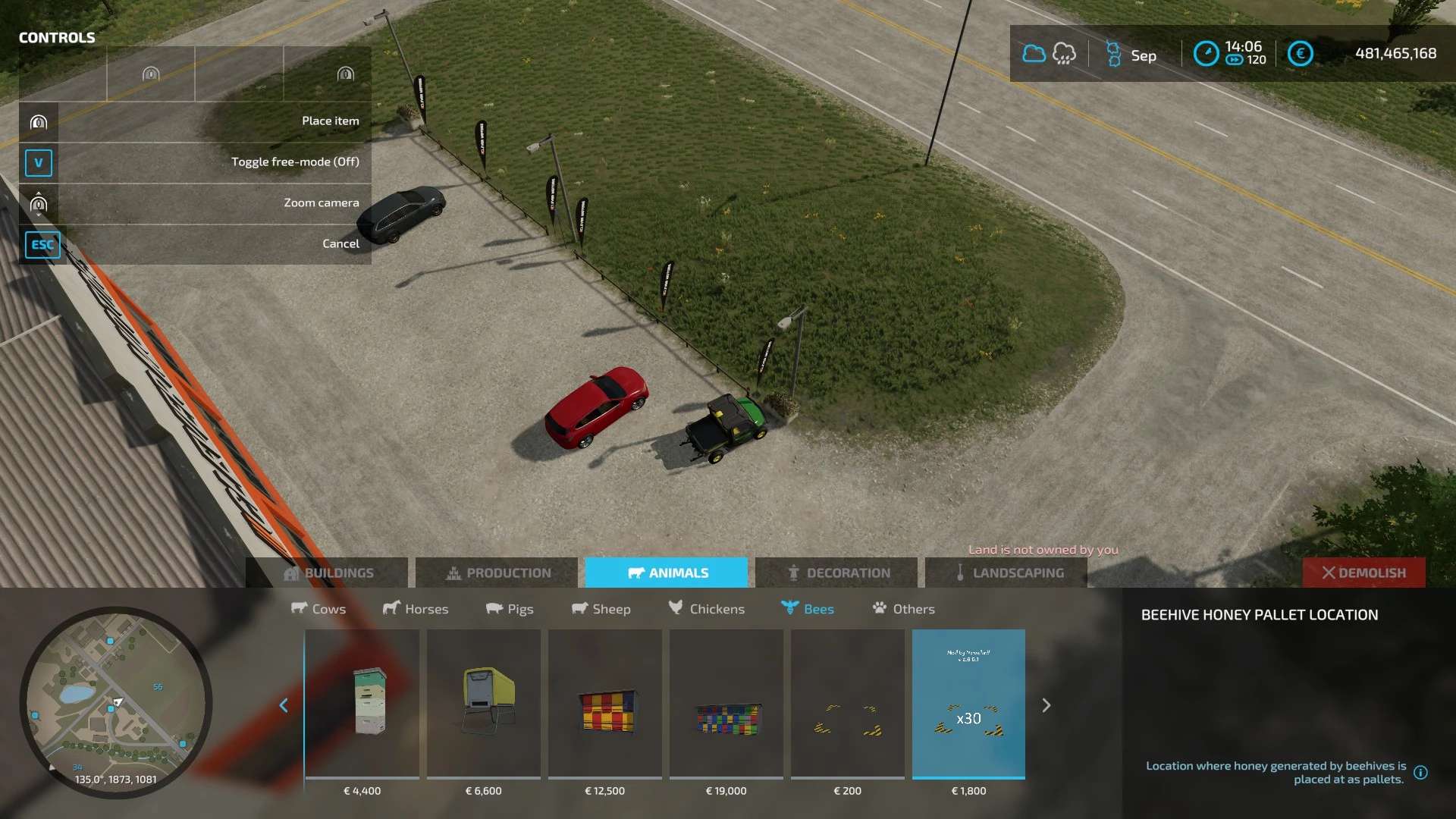Viewport: 1456px width, 819px height.
Task: Show the Horses subcategory
Action: pyautogui.click(x=416, y=609)
